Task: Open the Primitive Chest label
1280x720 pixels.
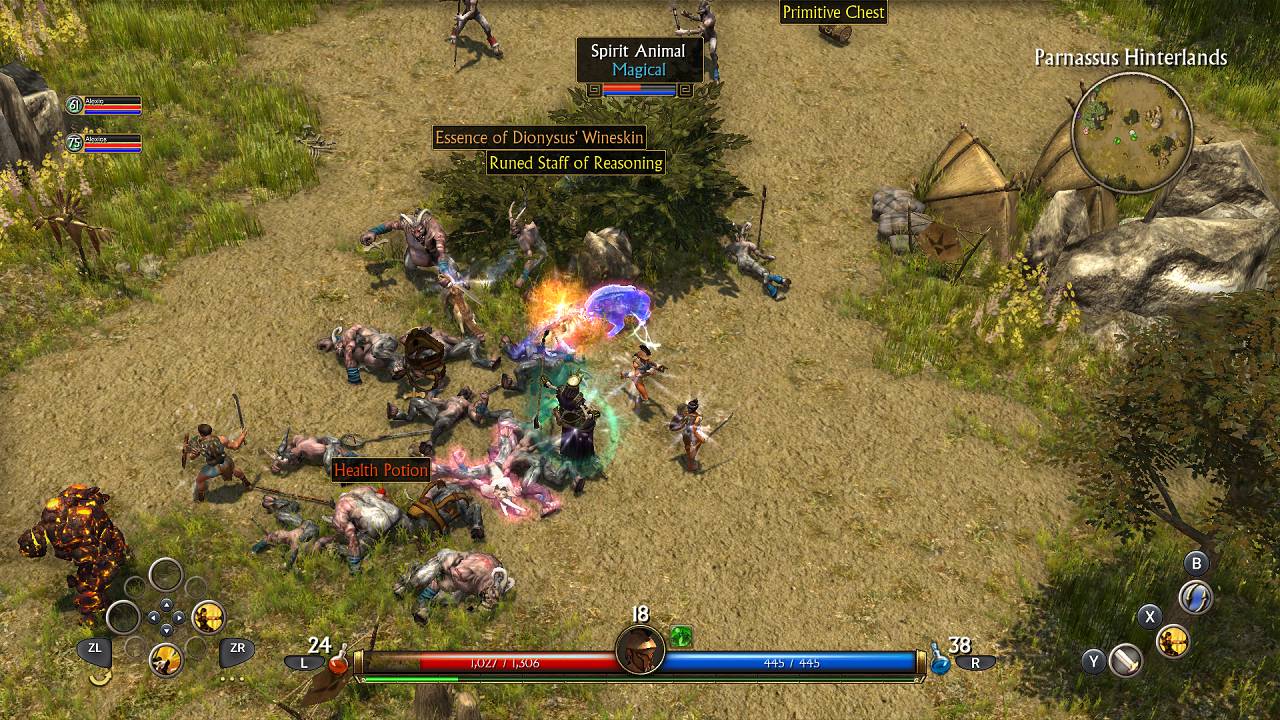Action: 834,13
